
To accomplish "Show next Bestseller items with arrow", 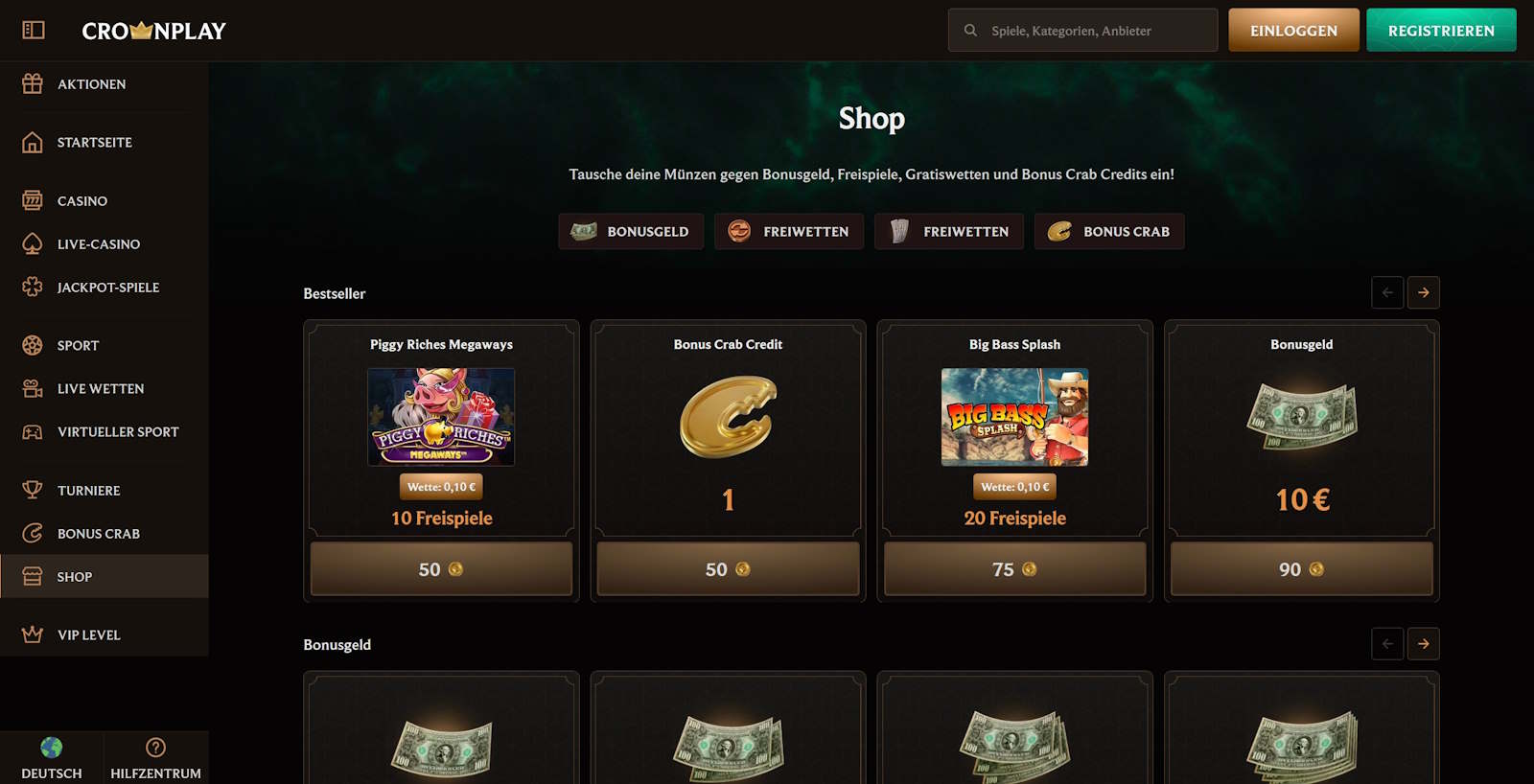I will click(1424, 292).
